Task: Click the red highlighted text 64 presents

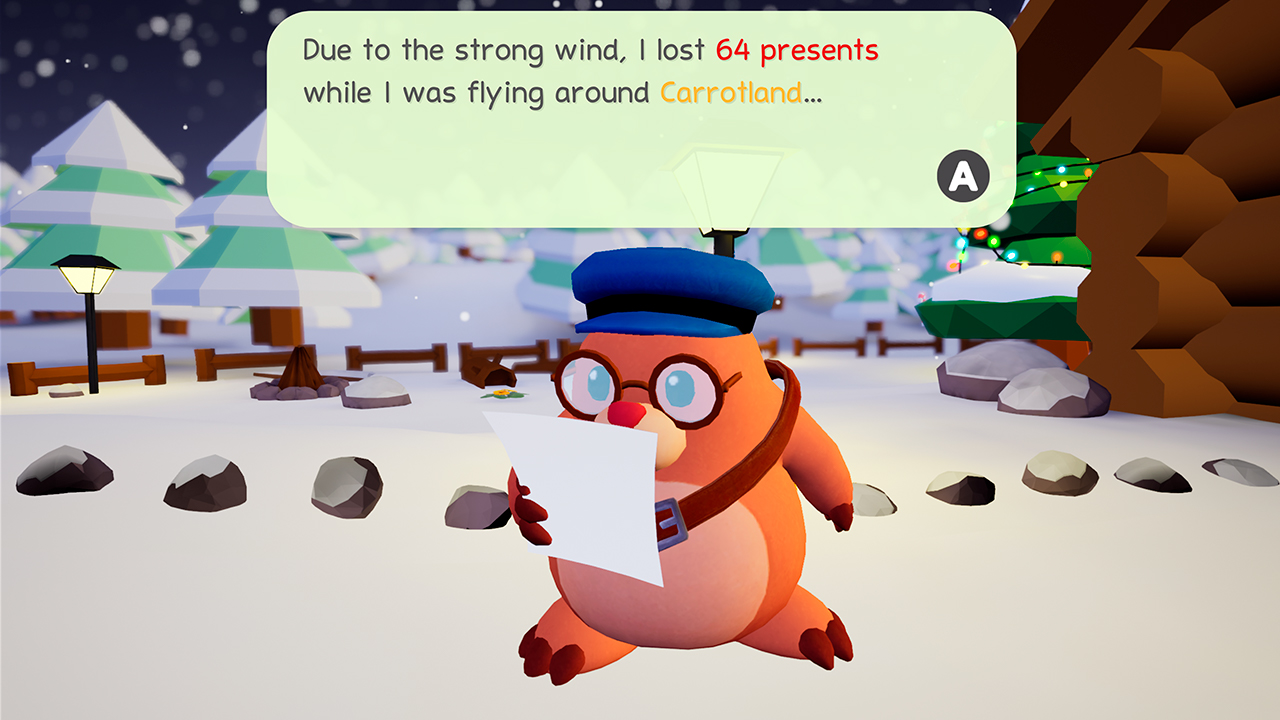Action: [x=798, y=48]
